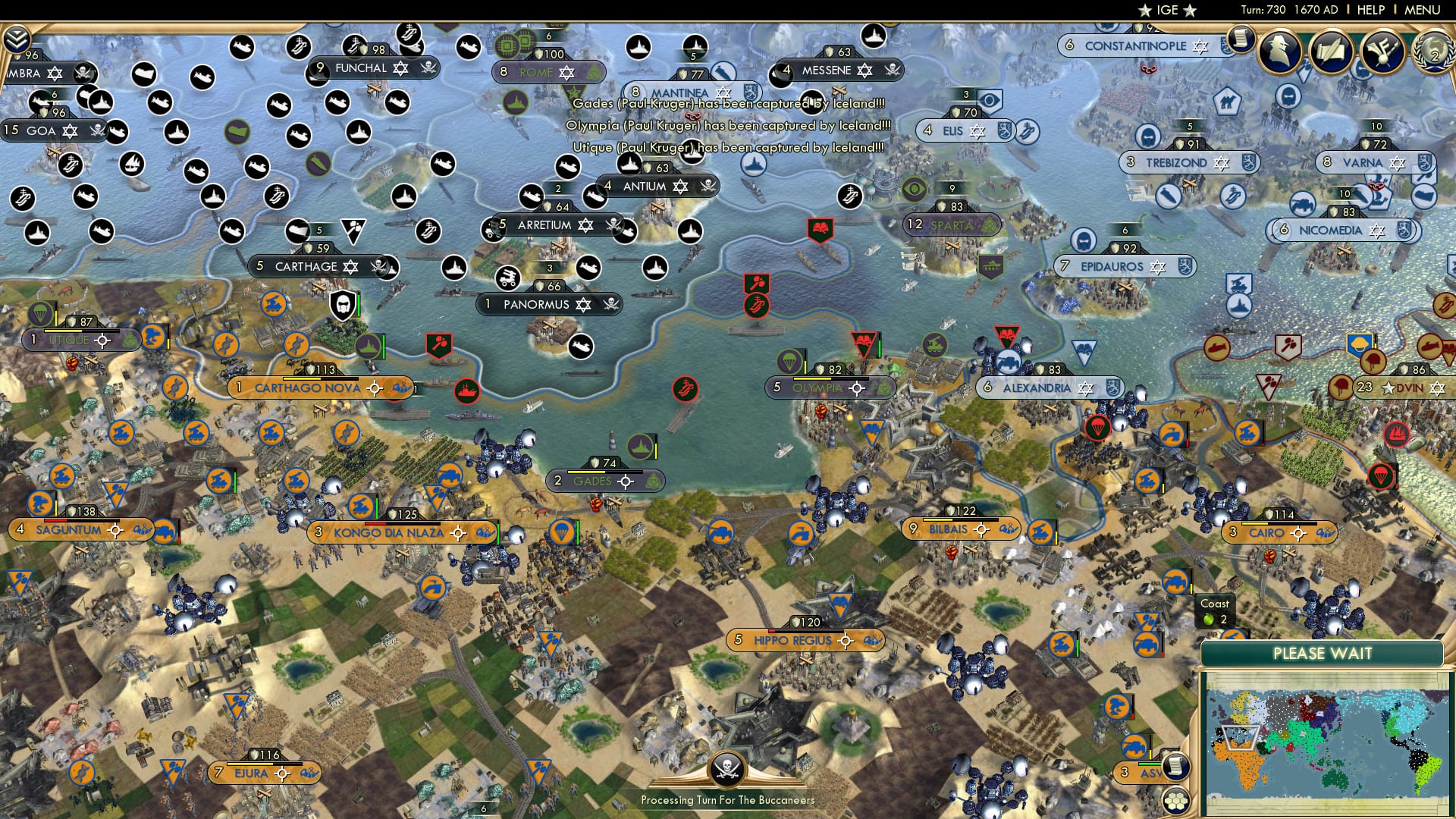Open the Culture overview paintbrush icon
Screen dimensions: 1456x819
(x=1385, y=52)
